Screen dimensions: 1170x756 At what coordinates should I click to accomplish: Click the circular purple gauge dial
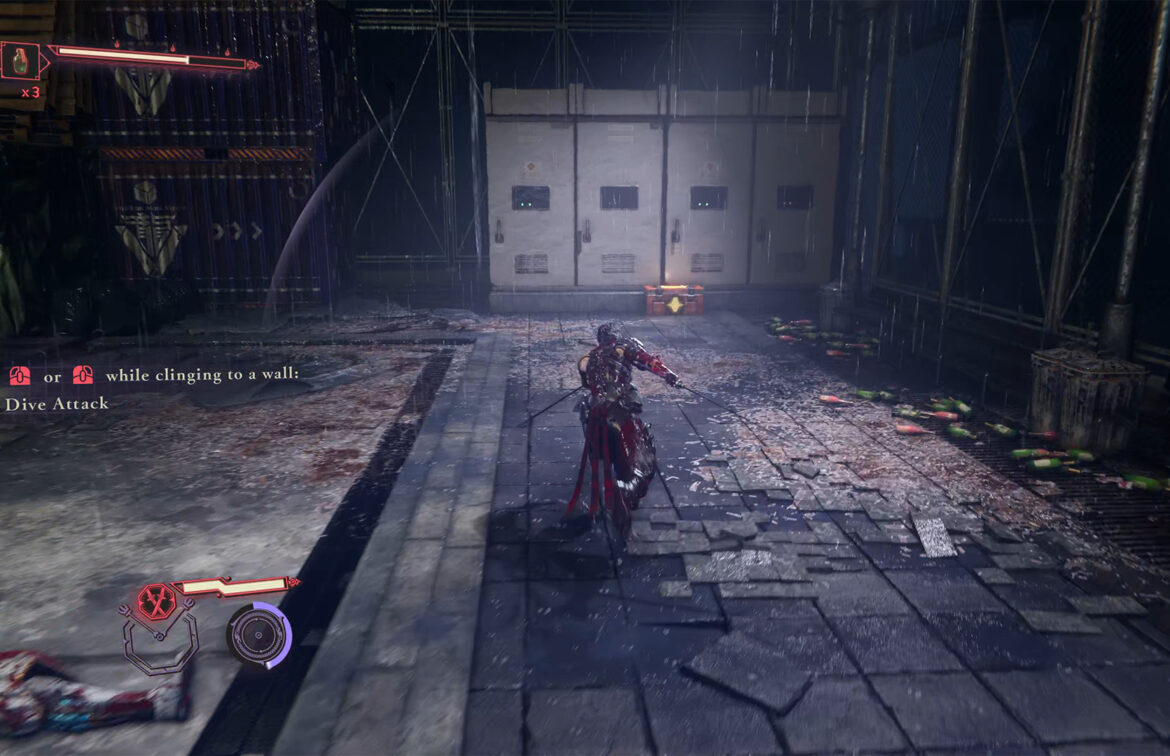coord(259,635)
